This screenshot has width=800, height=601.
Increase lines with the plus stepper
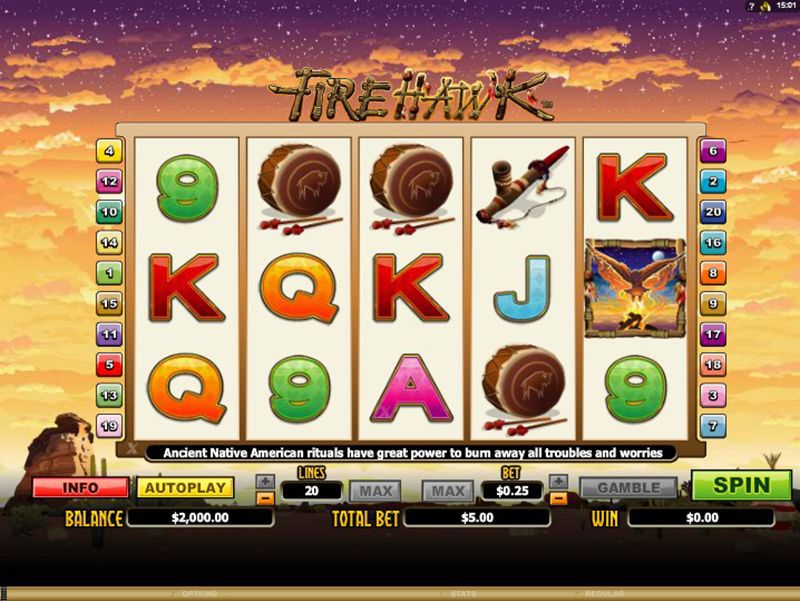pyautogui.click(x=265, y=481)
